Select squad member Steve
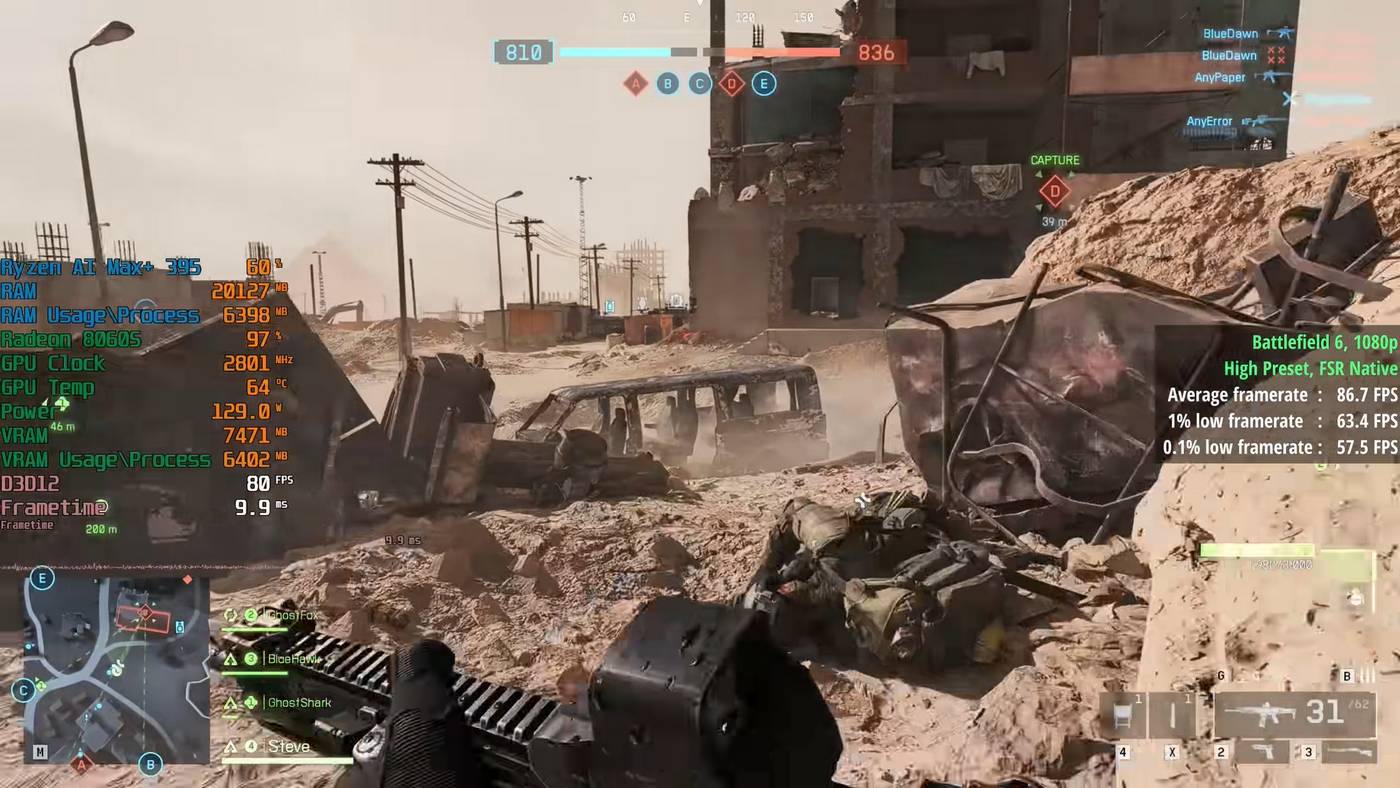 [289, 747]
